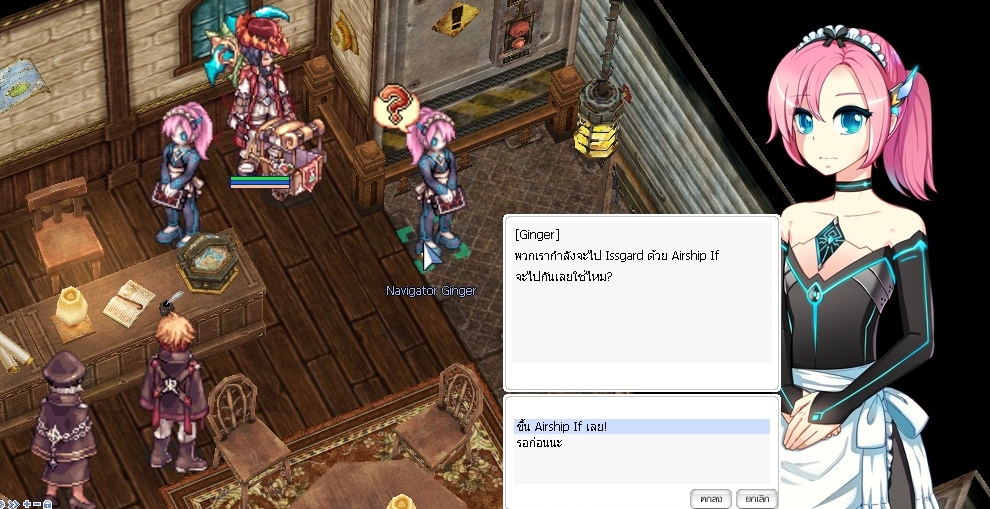The height and width of the screenshot is (509, 990).
Task: Cancel the dialogue with the ยกเลิก button
Action: pos(756,498)
